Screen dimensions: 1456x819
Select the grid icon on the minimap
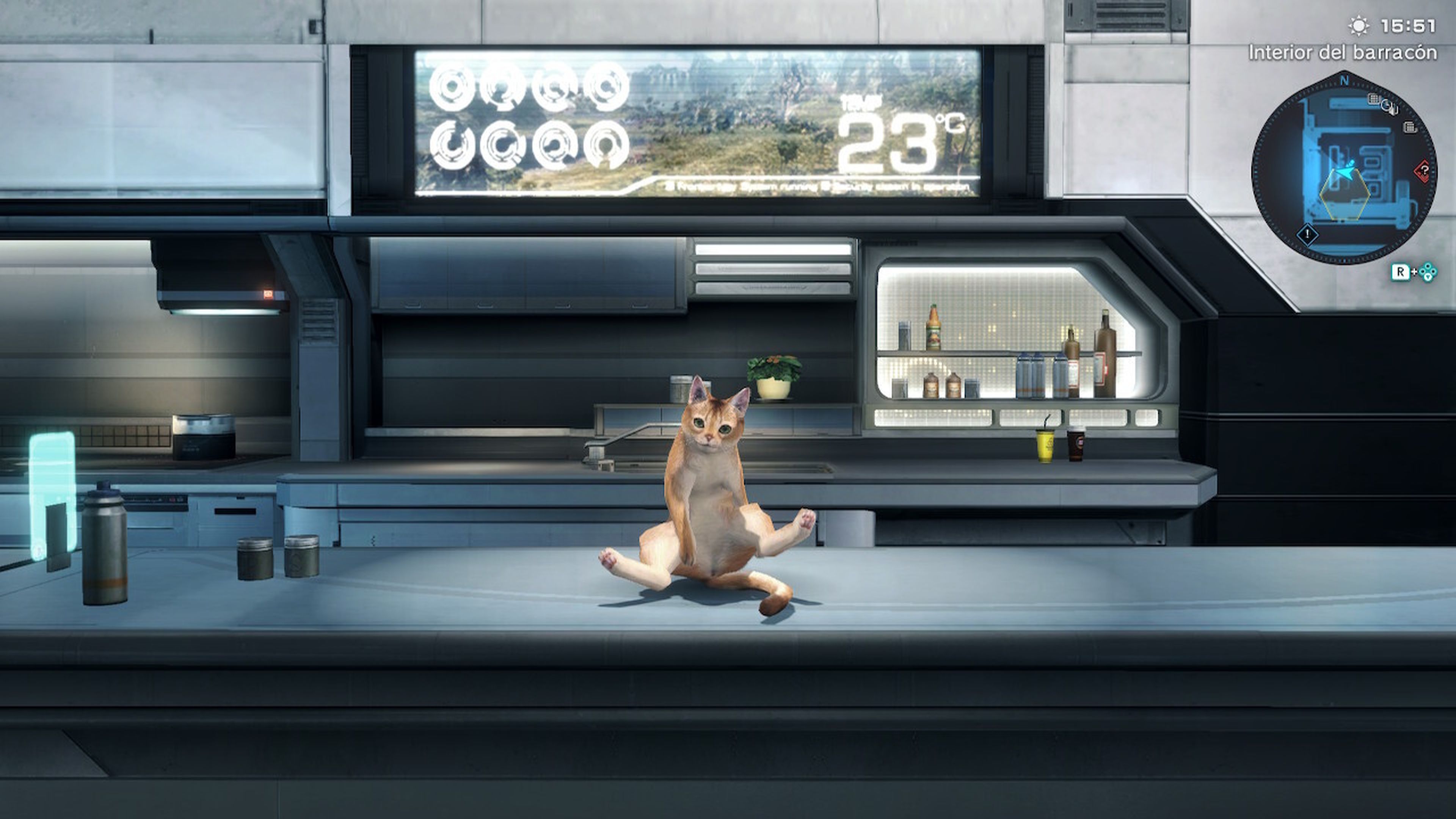click(x=1373, y=98)
